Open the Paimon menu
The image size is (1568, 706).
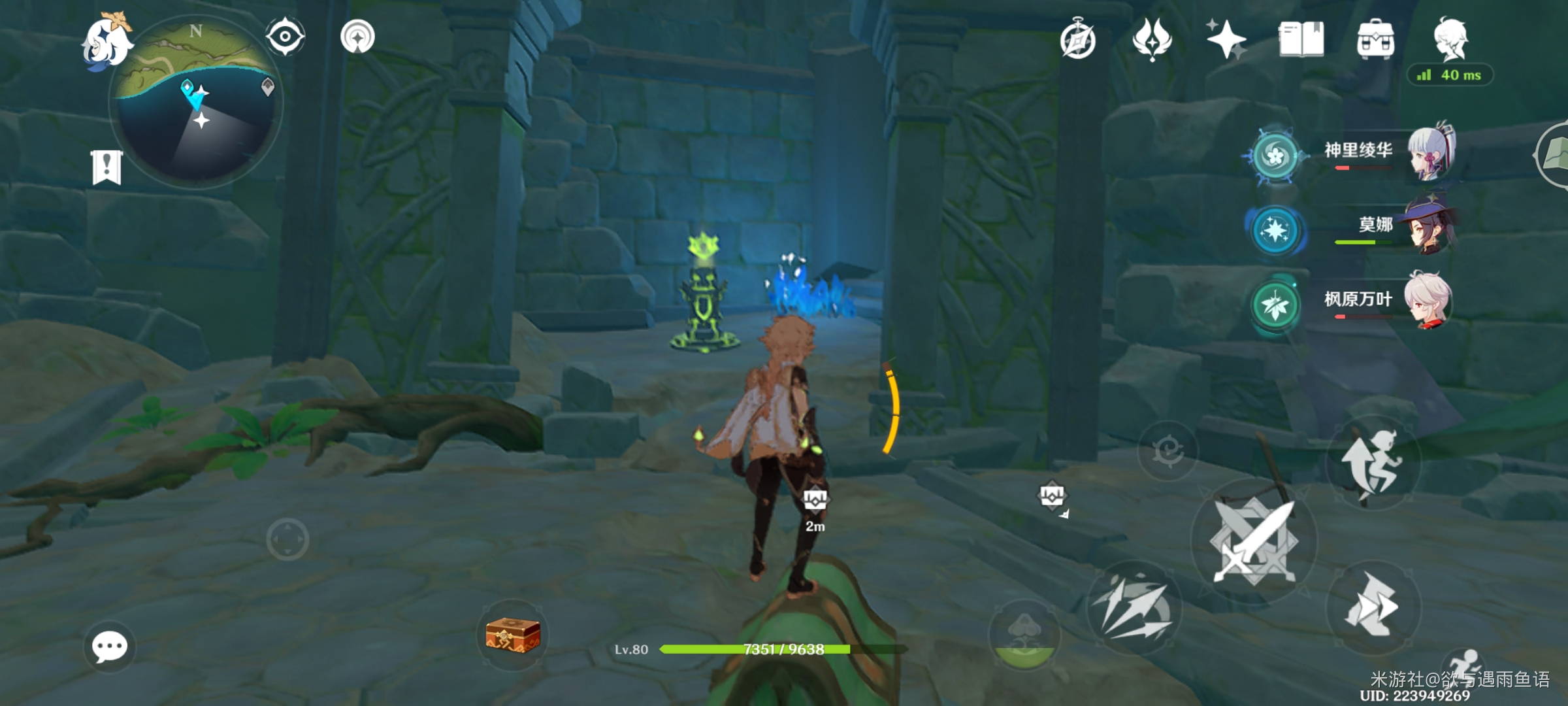click(x=106, y=42)
